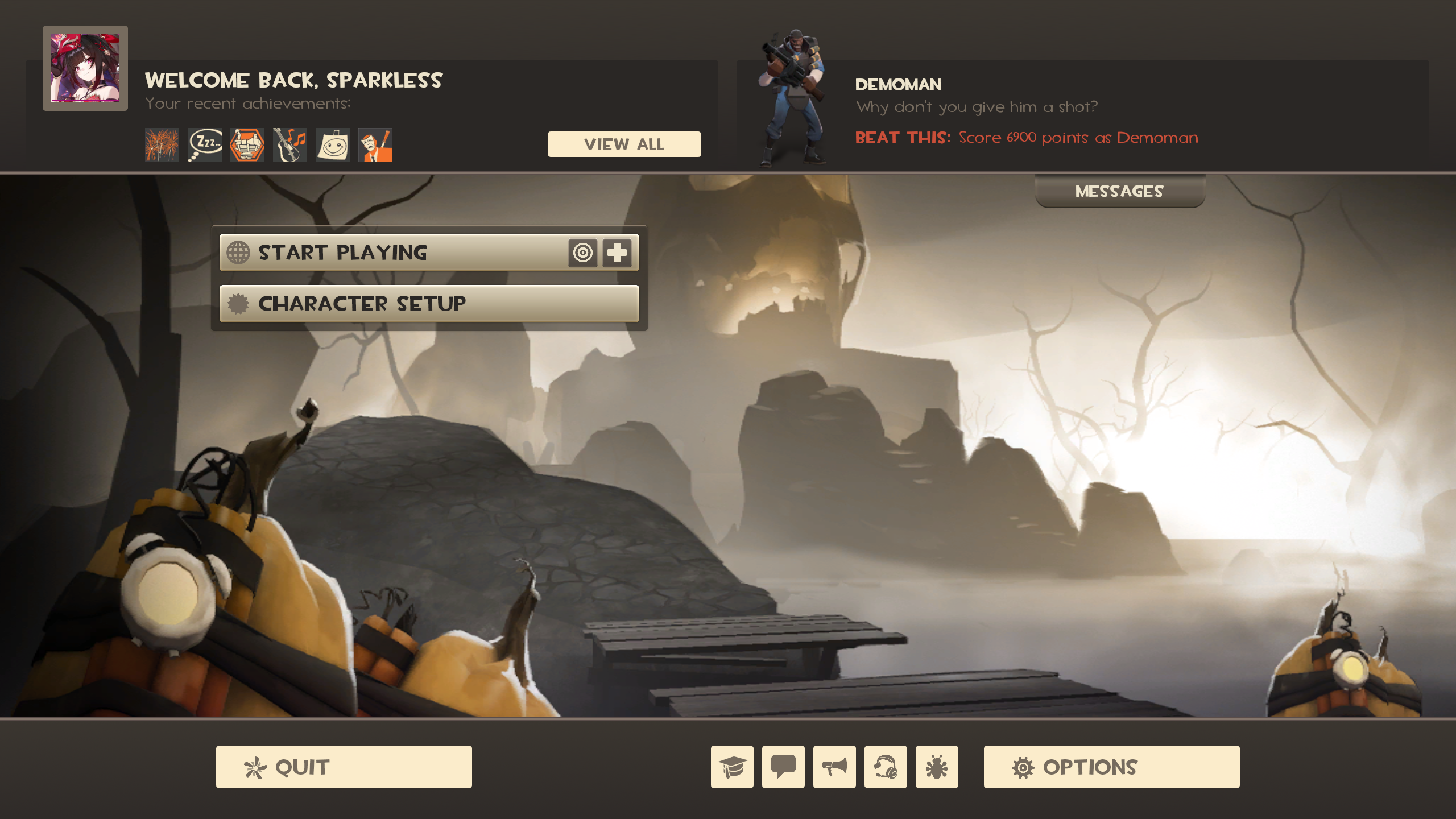This screenshot has height=819, width=1456.
Task: Open comments with the speech bubble icon
Action: 783,767
